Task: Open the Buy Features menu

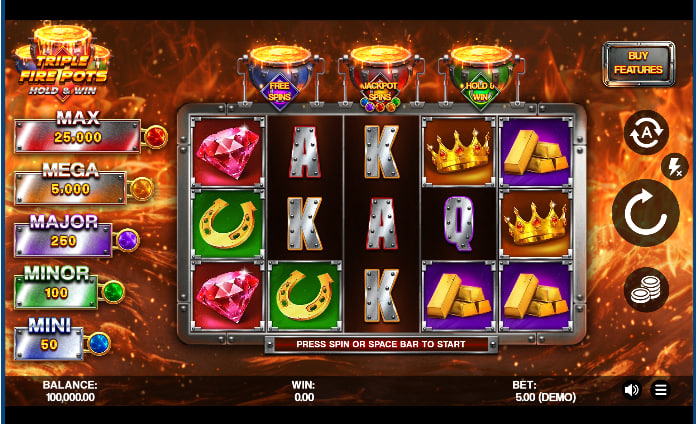Action: click(638, 63)
